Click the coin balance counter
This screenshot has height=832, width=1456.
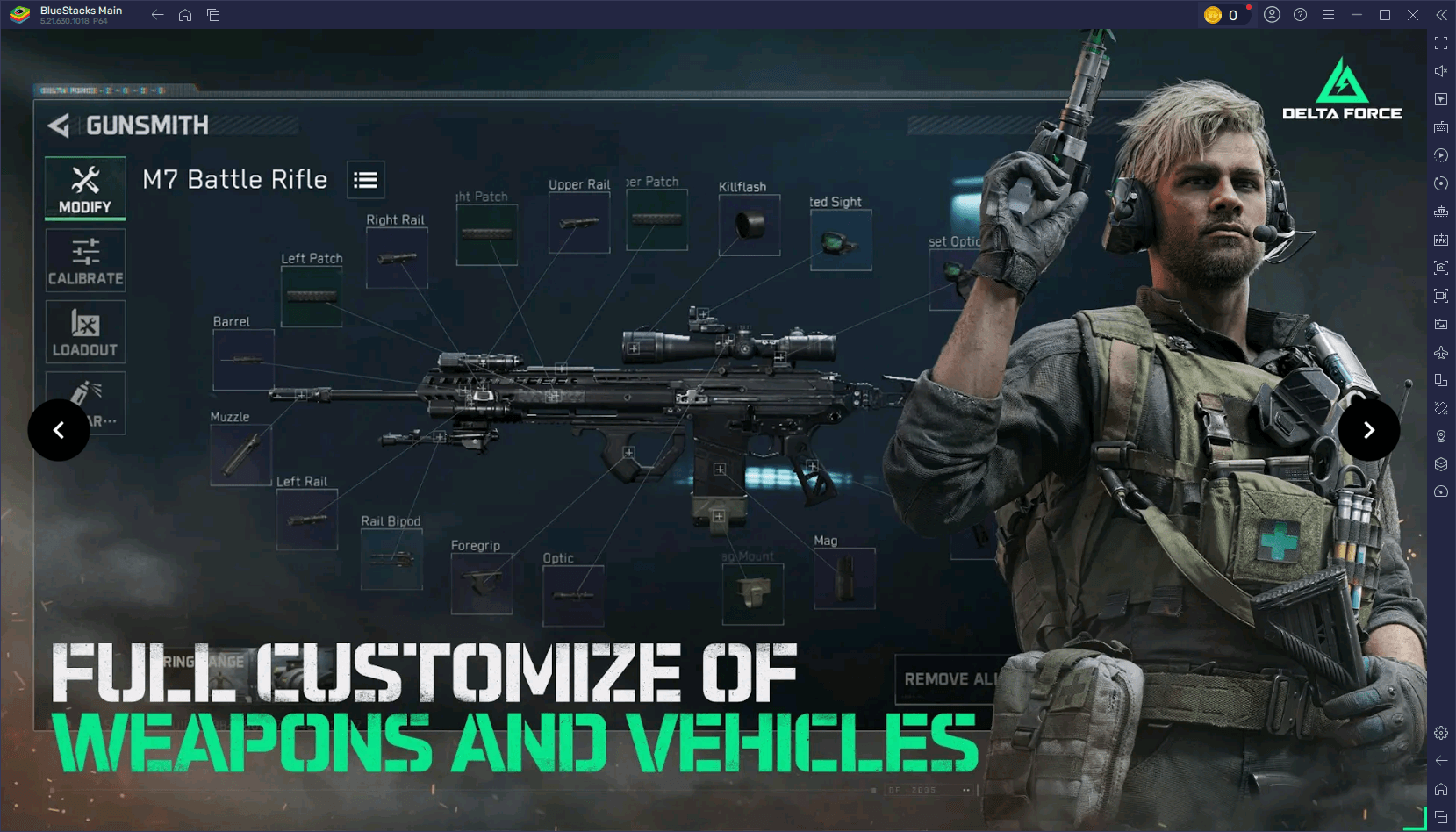pos(1225,14)
